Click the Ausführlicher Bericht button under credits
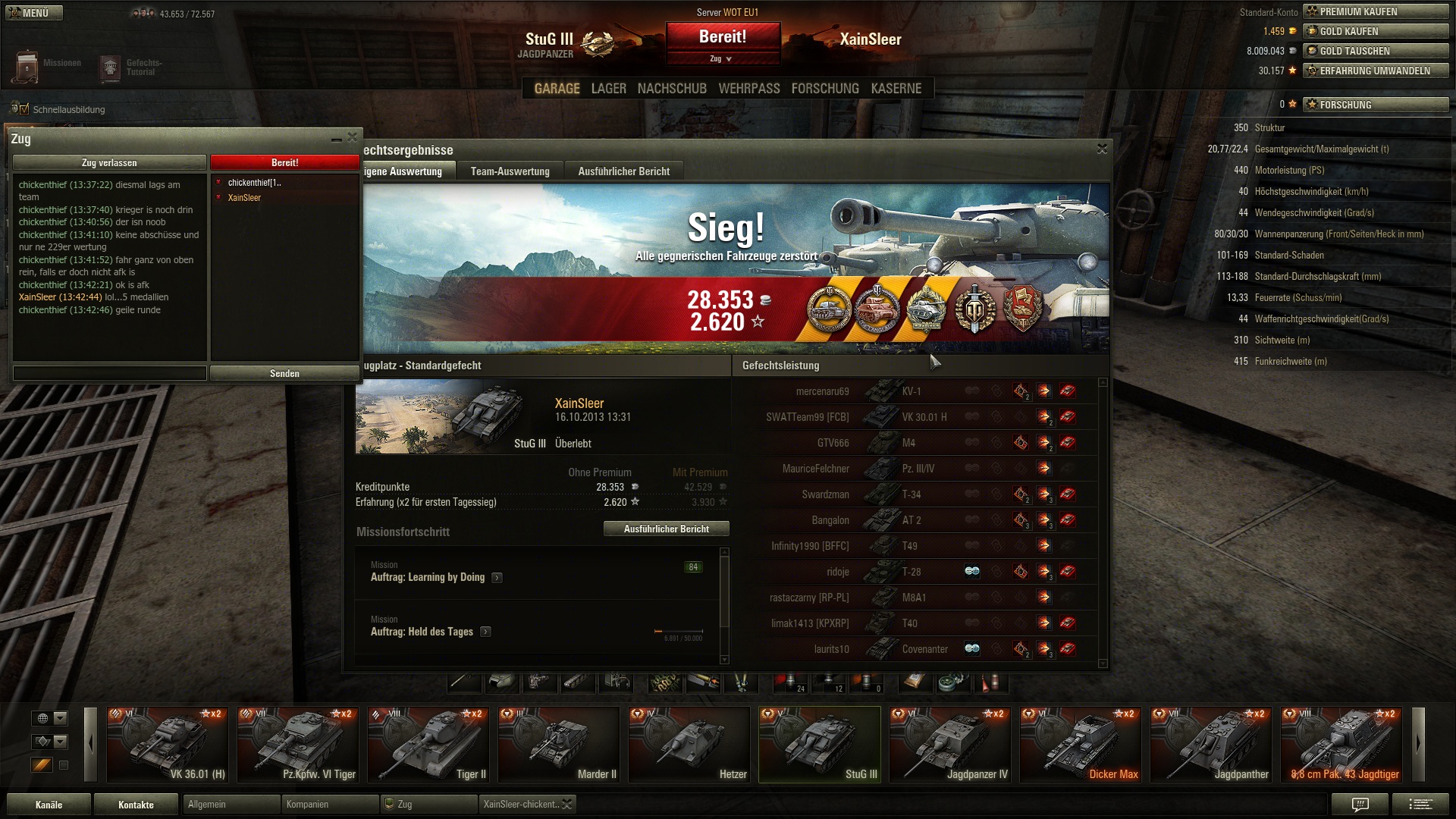Image resolution: width=1456 pixels, height=819 pixels. pyautogui.click(x=666, y=529)
